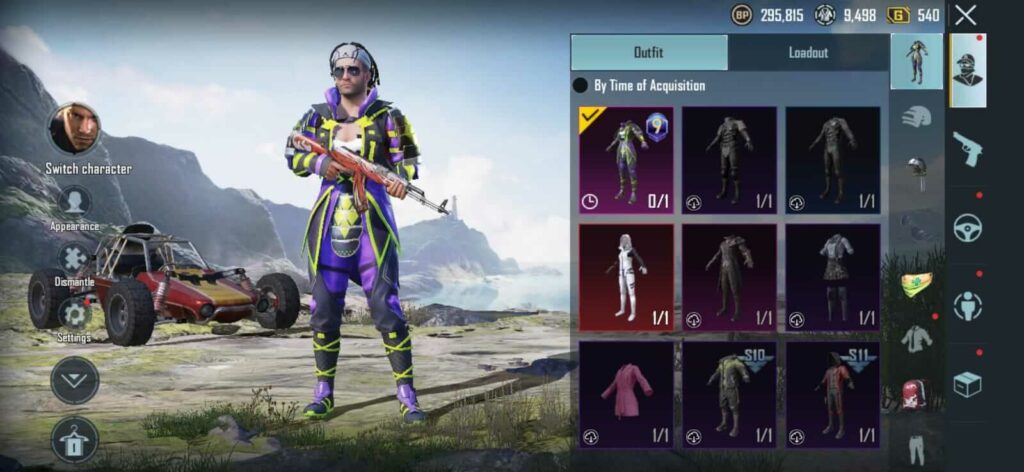Switch to the pistol weapons section
The width and height of the screenshot is (1024, 472).
click(x=967, y=149)
